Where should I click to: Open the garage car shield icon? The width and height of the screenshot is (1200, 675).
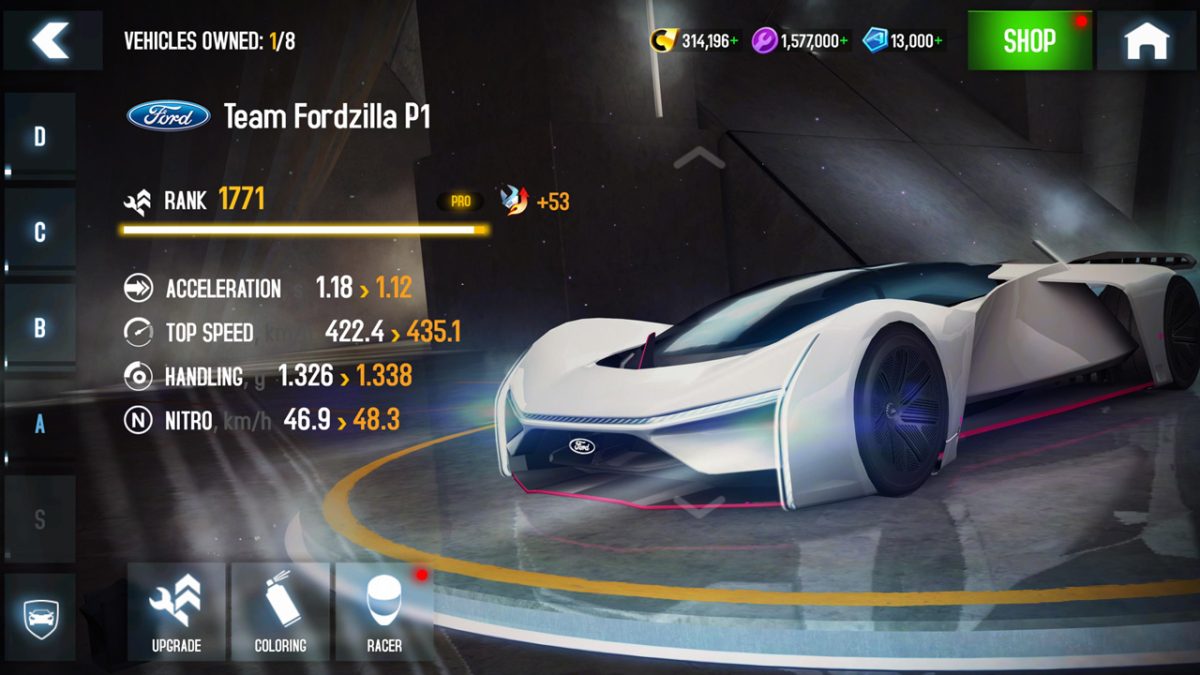click(40, 613)
